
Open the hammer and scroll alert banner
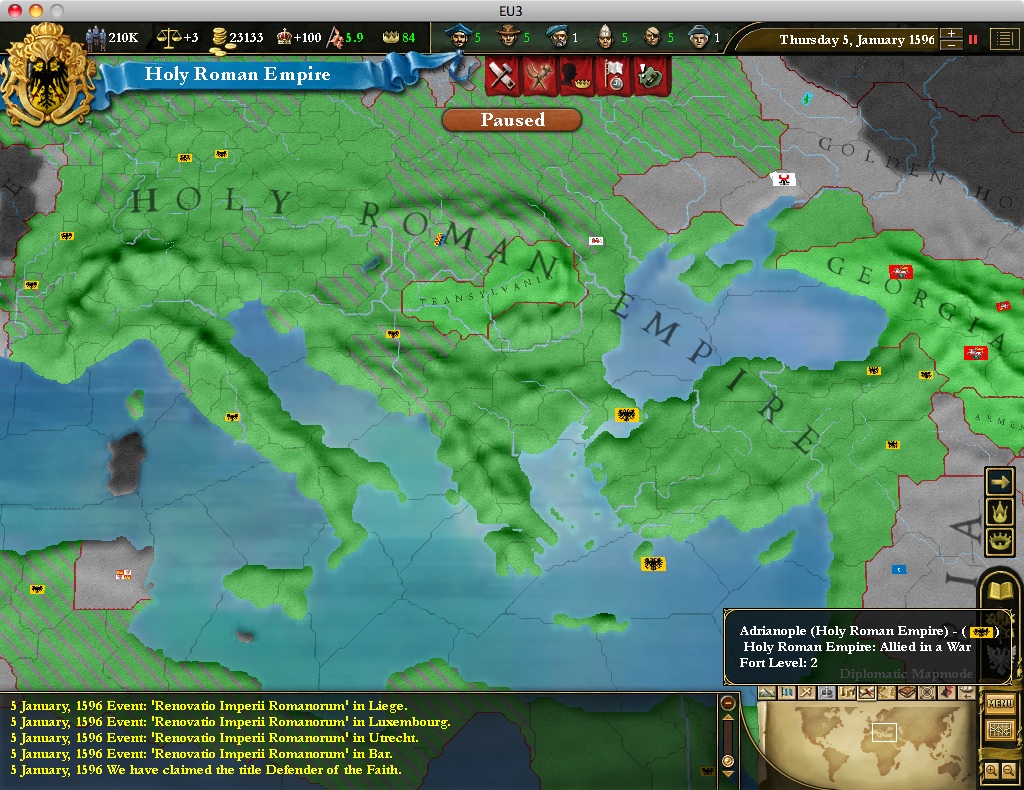point(499,77)
